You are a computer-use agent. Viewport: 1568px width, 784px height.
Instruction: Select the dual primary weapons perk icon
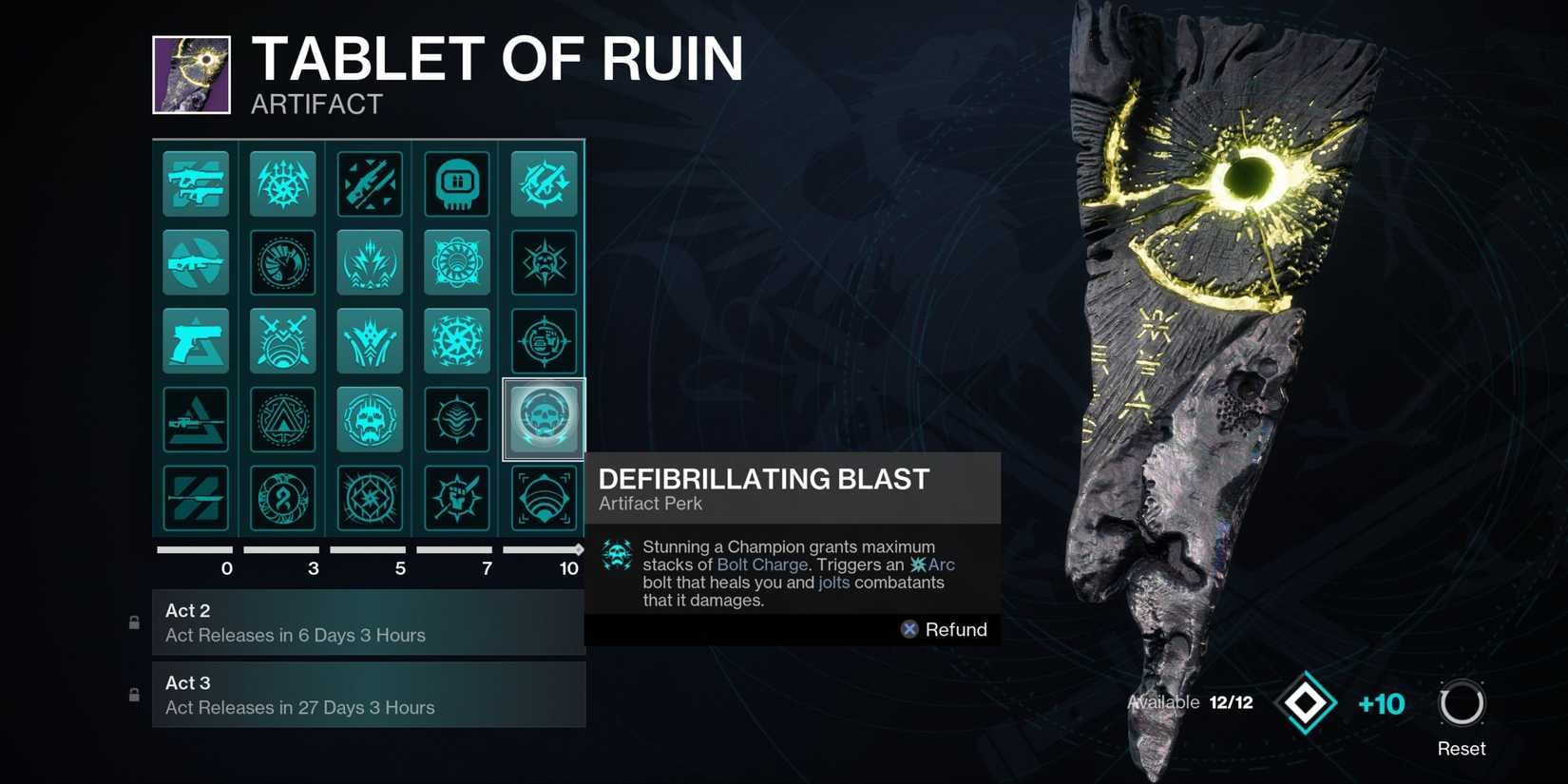tap(195, 183)
